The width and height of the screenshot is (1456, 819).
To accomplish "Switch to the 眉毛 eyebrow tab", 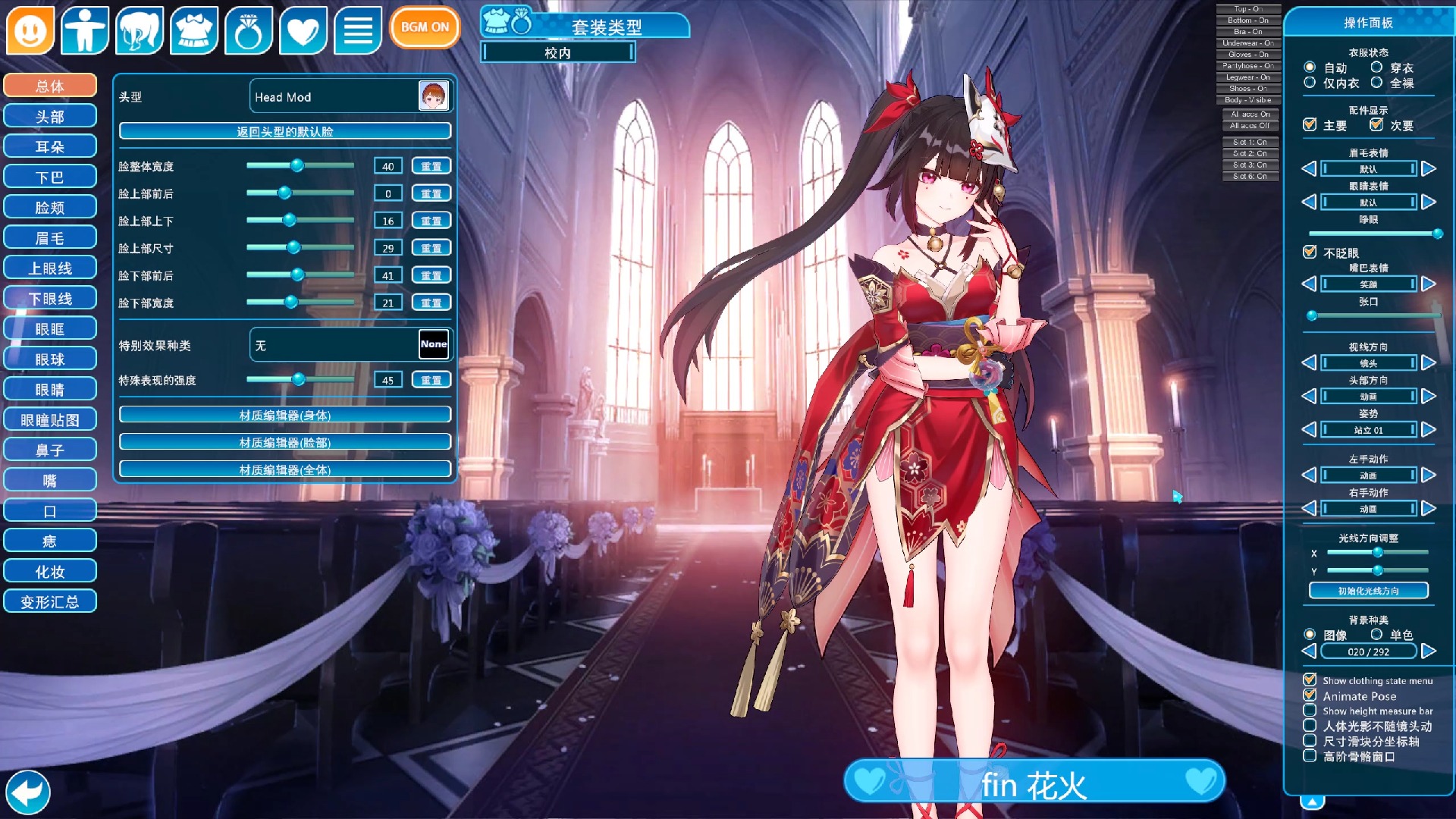I will [x=50, y=237].
